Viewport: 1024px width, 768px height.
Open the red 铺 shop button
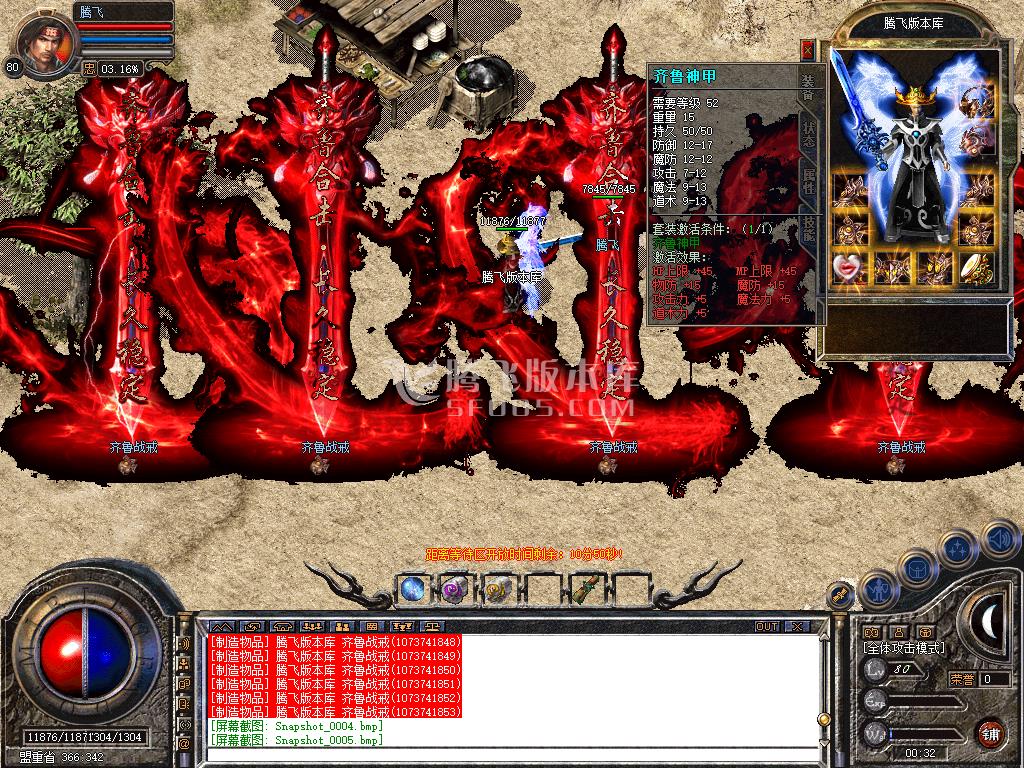pyautogui.click(x=990, y=733)
